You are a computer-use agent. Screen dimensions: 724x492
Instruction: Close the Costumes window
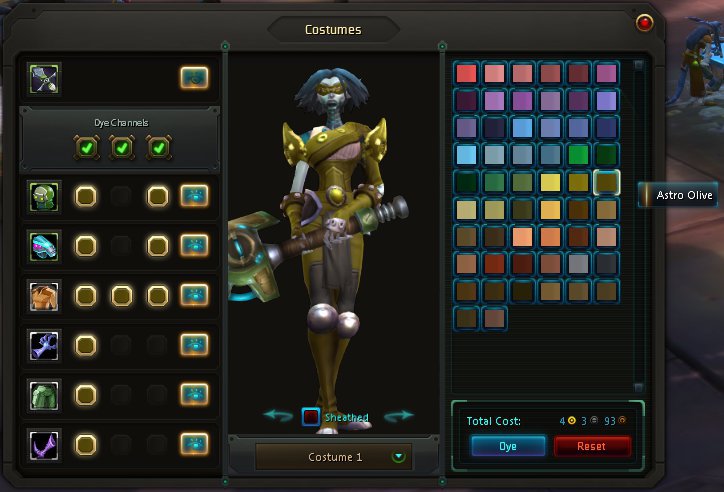point(644,22)
